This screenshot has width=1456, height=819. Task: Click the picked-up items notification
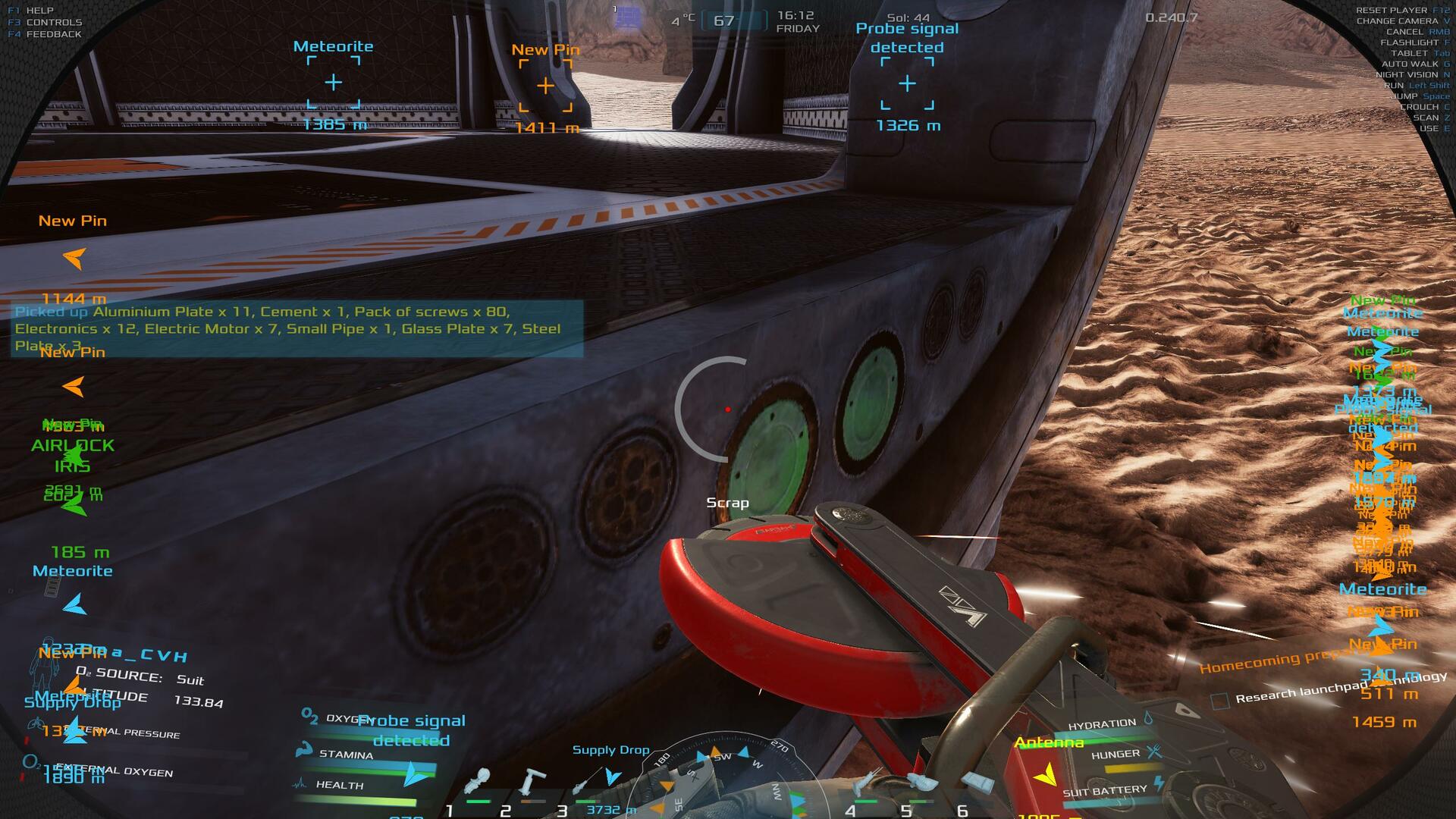[x=297, y=328]
